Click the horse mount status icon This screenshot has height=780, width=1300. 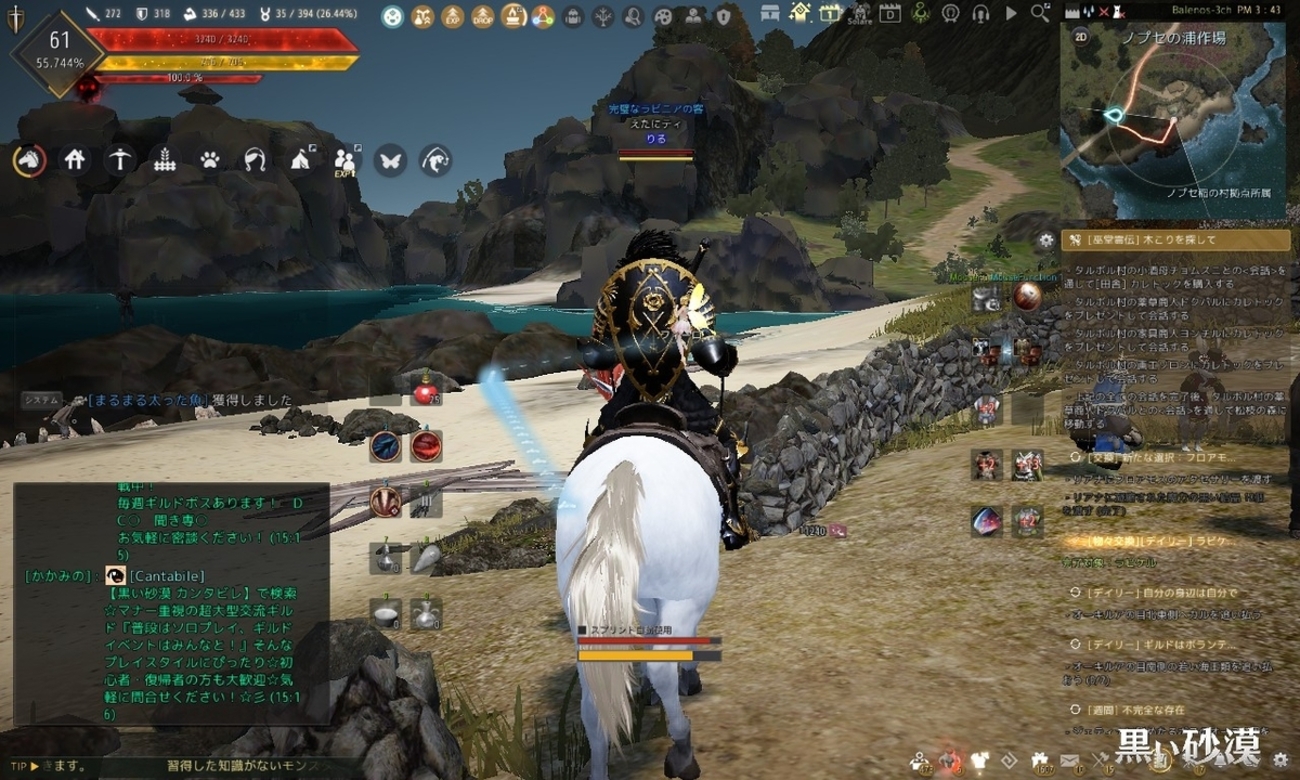coord(28,160)
